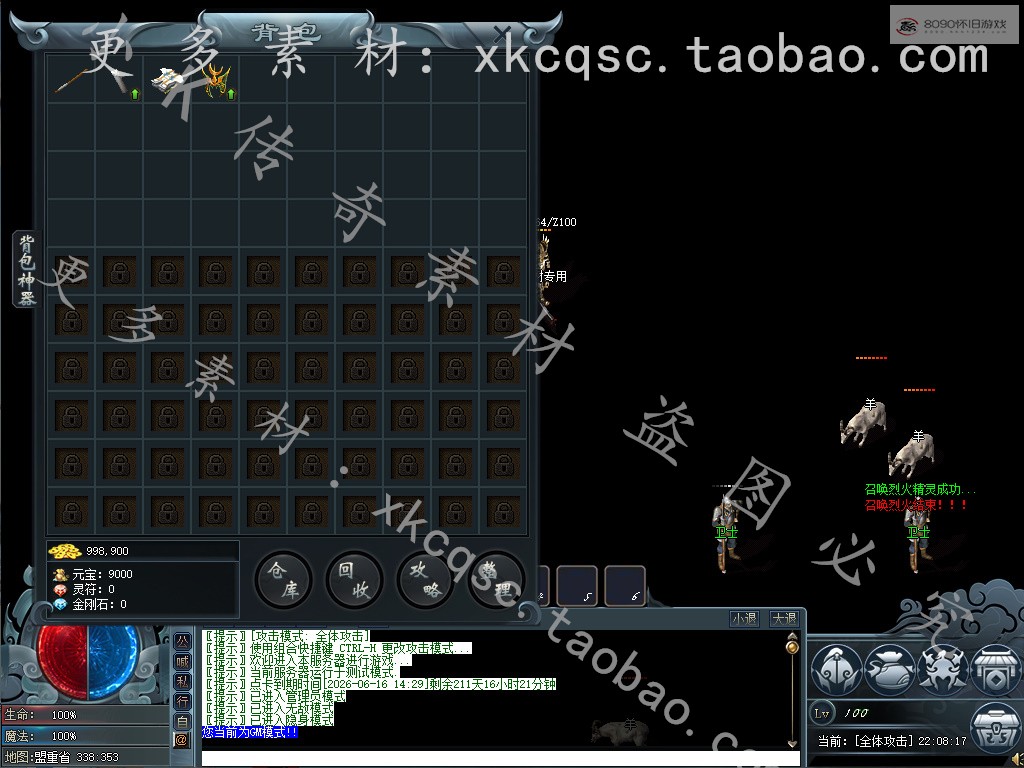
Task: Click 大退 to exit the game
Action: 784,619
